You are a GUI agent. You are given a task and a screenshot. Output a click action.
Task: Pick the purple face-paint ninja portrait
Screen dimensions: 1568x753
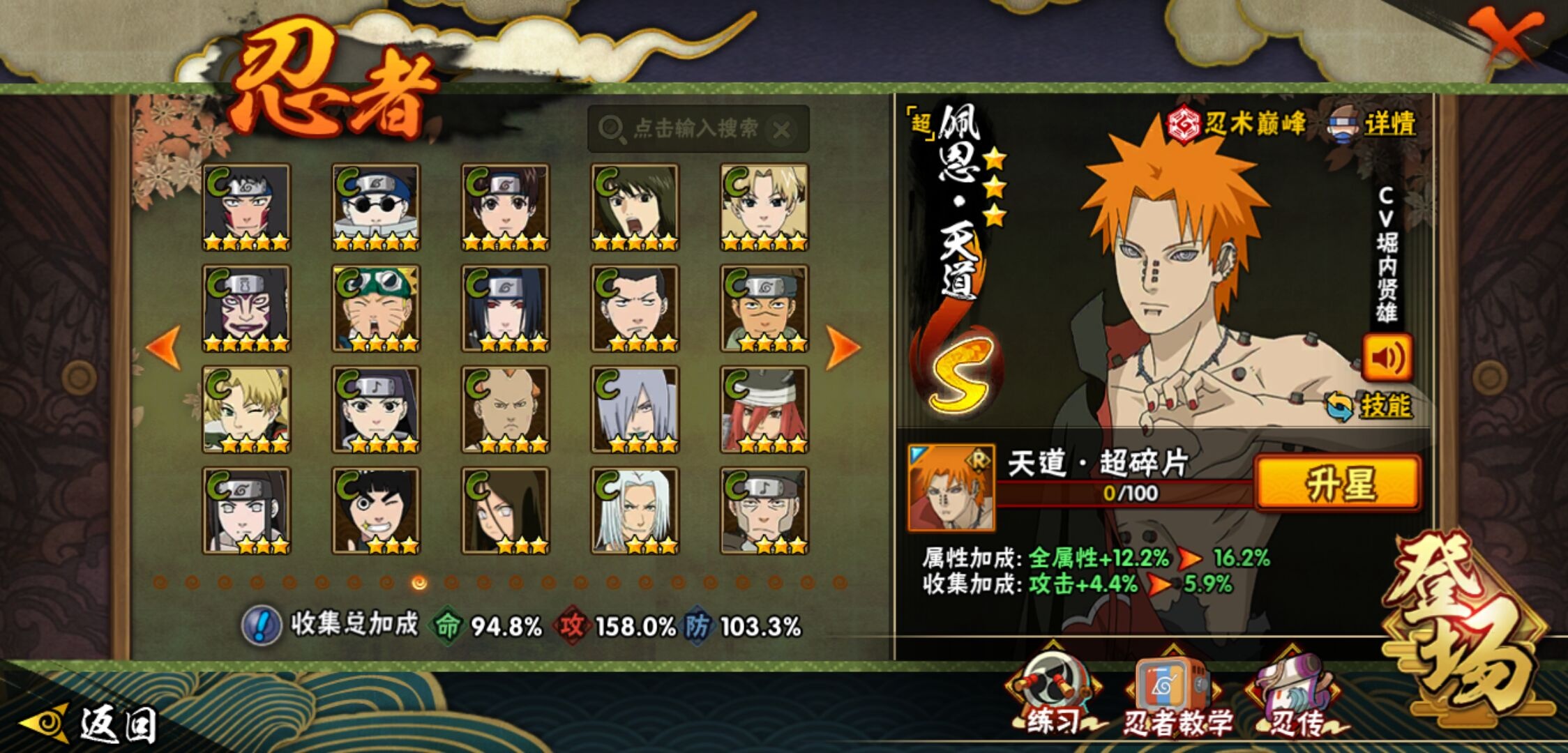click(x=246, y=308)
